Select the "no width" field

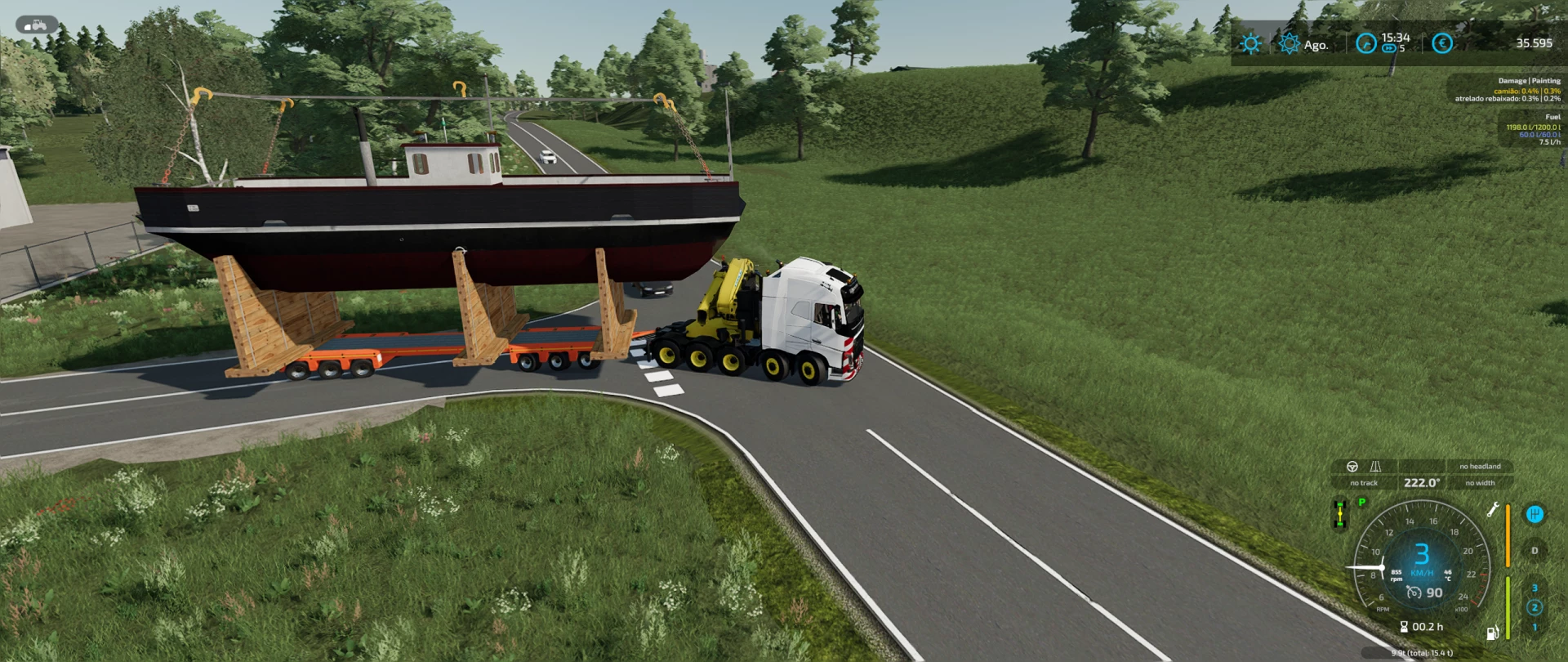tap(1480, 483)
